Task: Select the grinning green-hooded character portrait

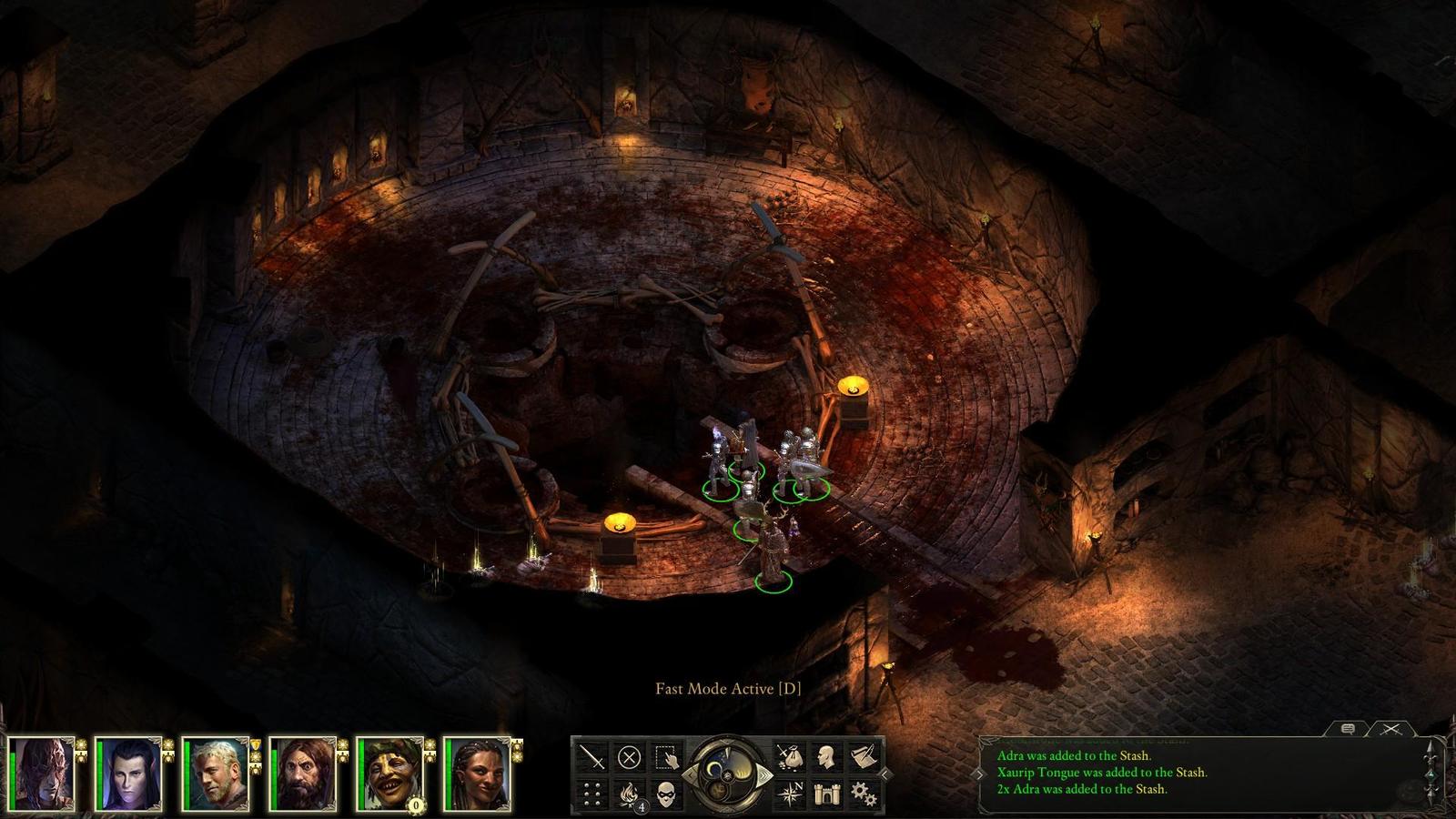Action: point(390,774)
